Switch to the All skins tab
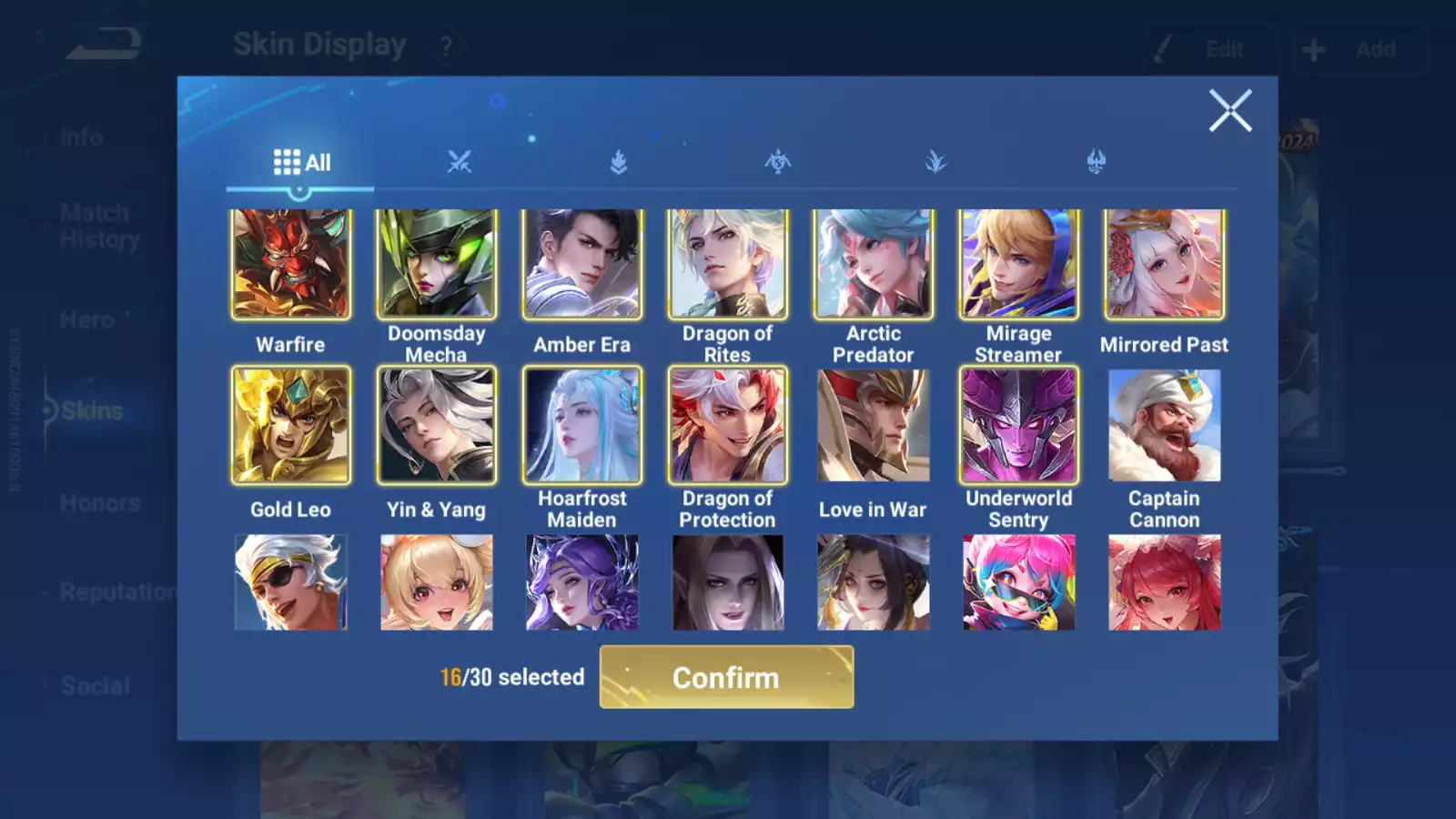 301,163
